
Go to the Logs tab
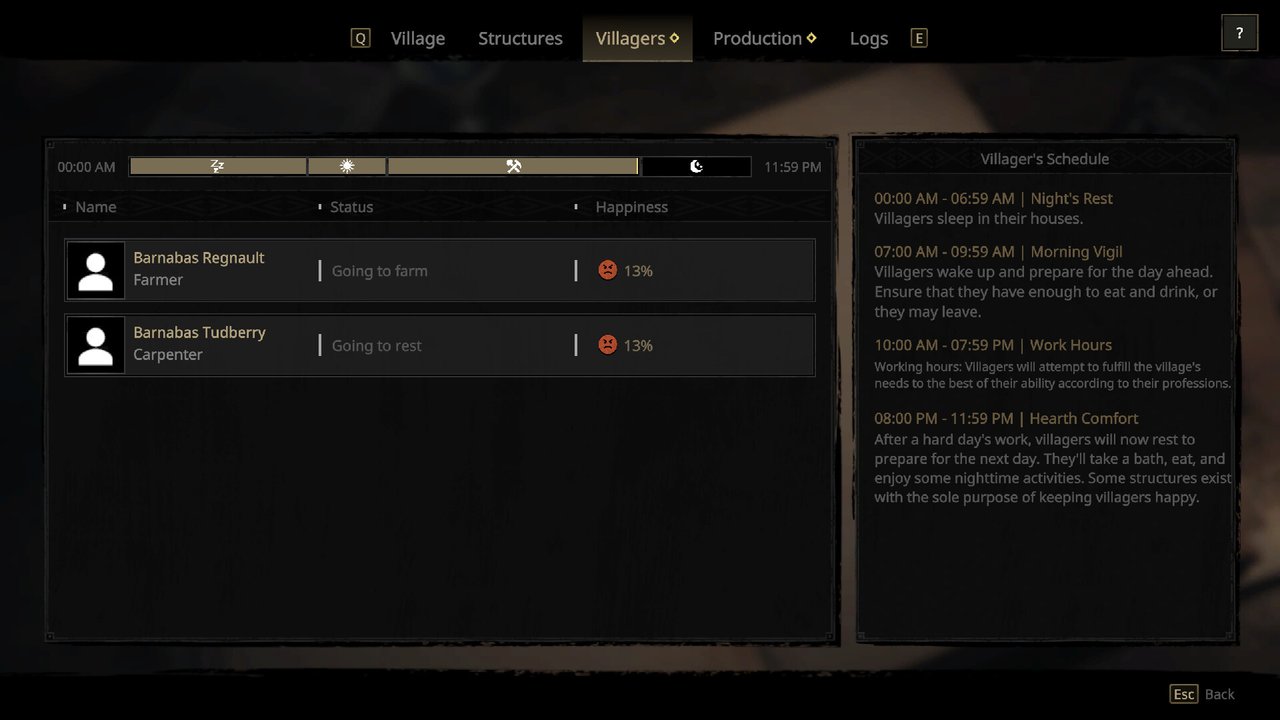click(x=868, y=38)
